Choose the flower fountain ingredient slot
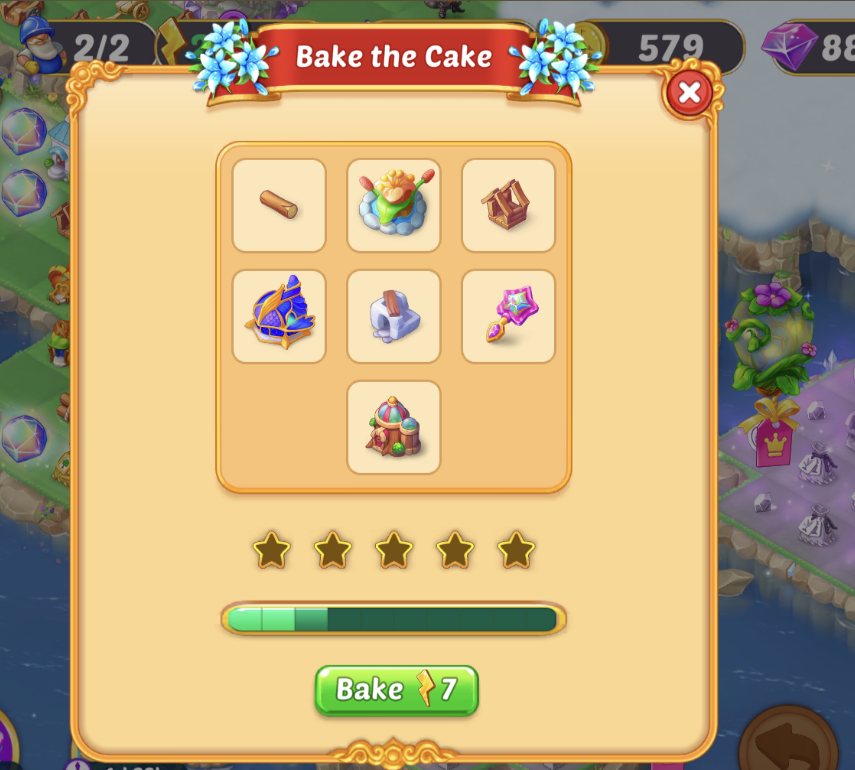Image resolution: width=855 pixels, height=770 pixels. 394,205
